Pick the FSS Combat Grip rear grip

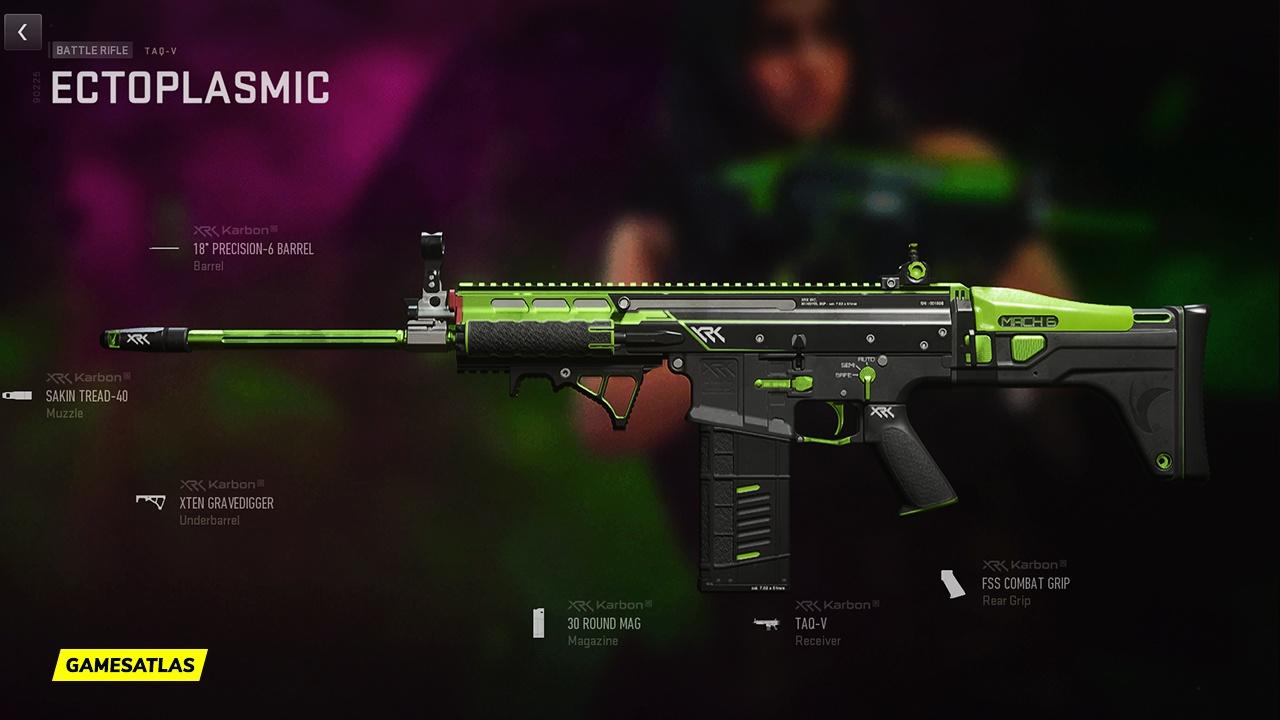click(x=1025, y=583)
